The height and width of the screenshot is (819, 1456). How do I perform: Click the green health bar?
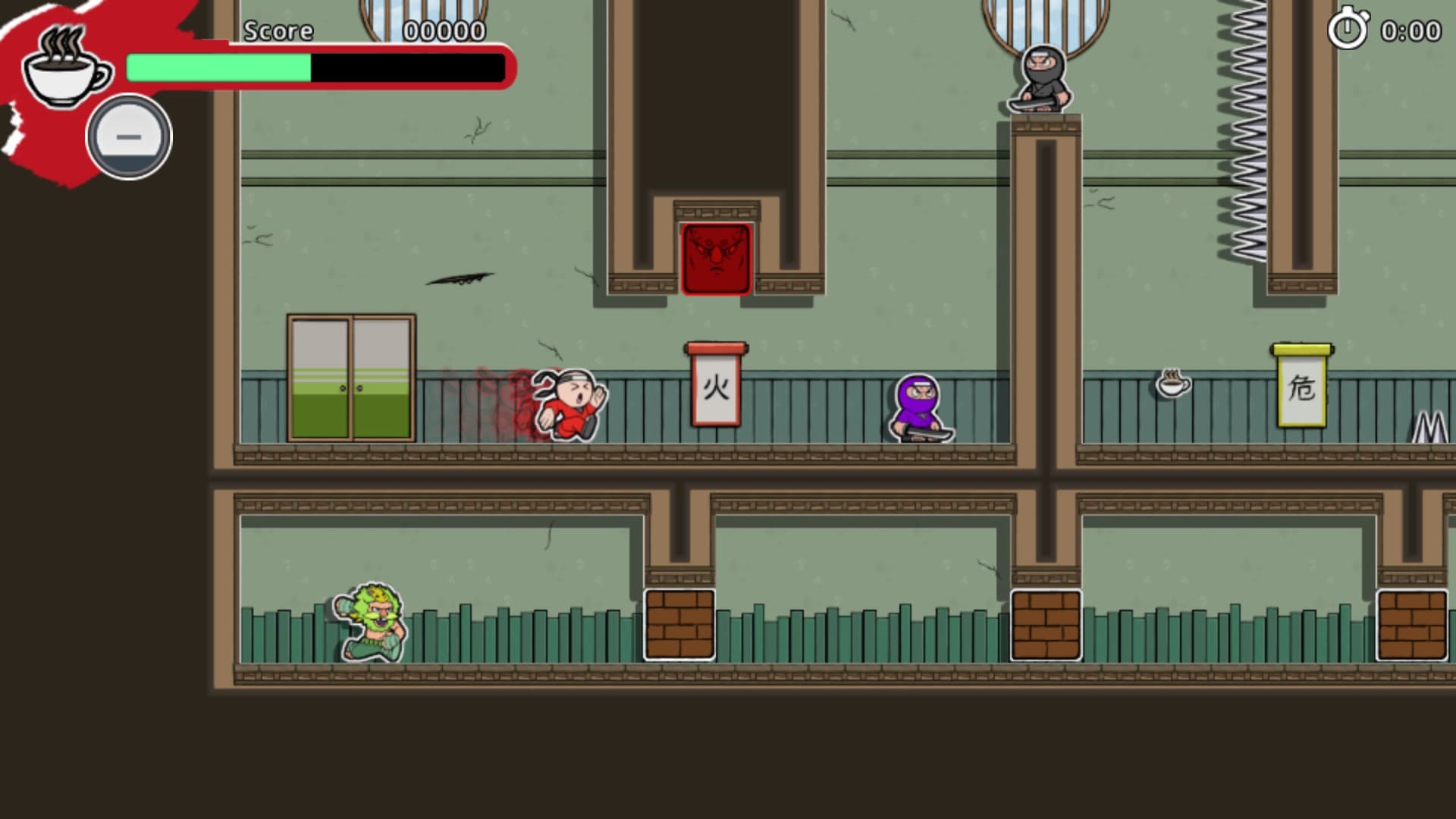click(220, 67)
